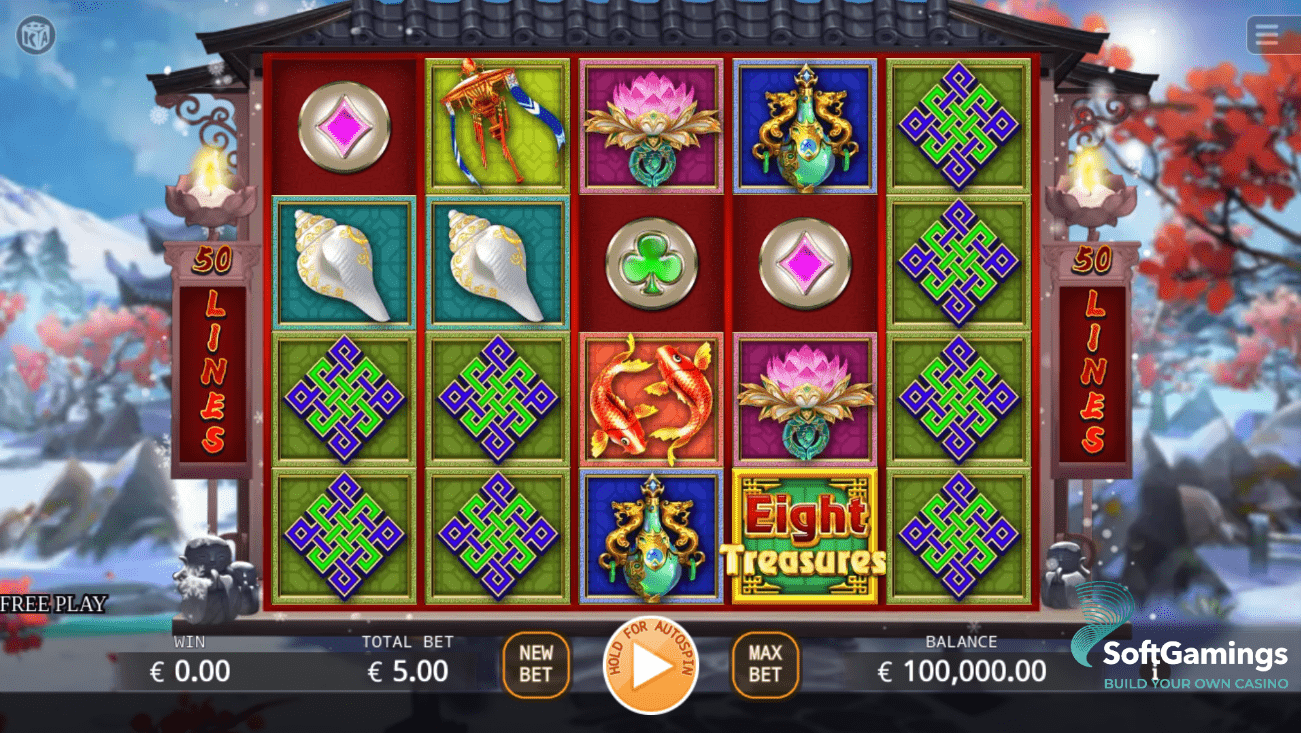Click the green clover coin symbol
The height and width of the screenshot is (733, 1301).
click(x=651, y=260)
